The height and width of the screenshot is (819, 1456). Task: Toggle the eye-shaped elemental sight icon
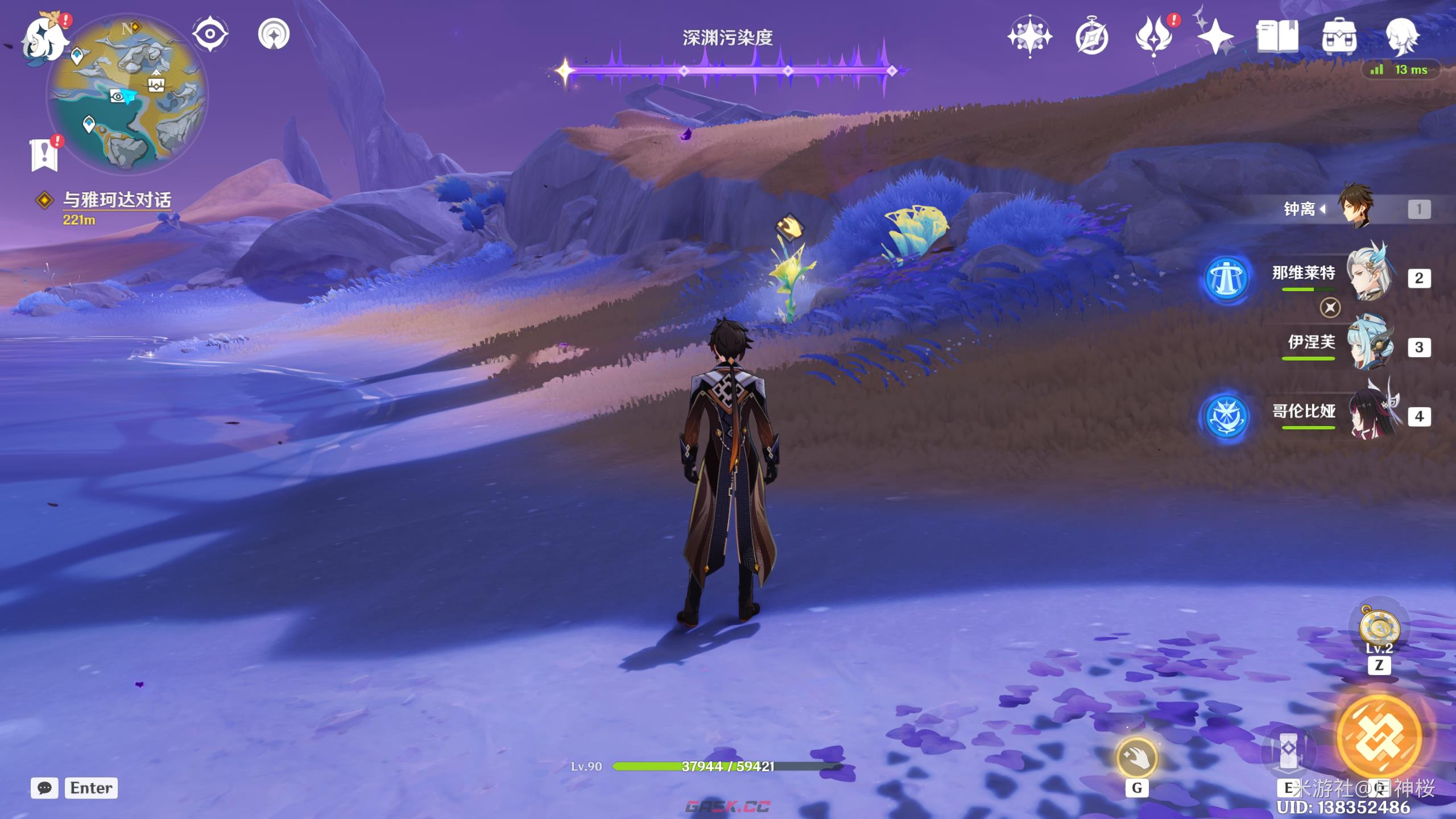(x=210, y=34)
